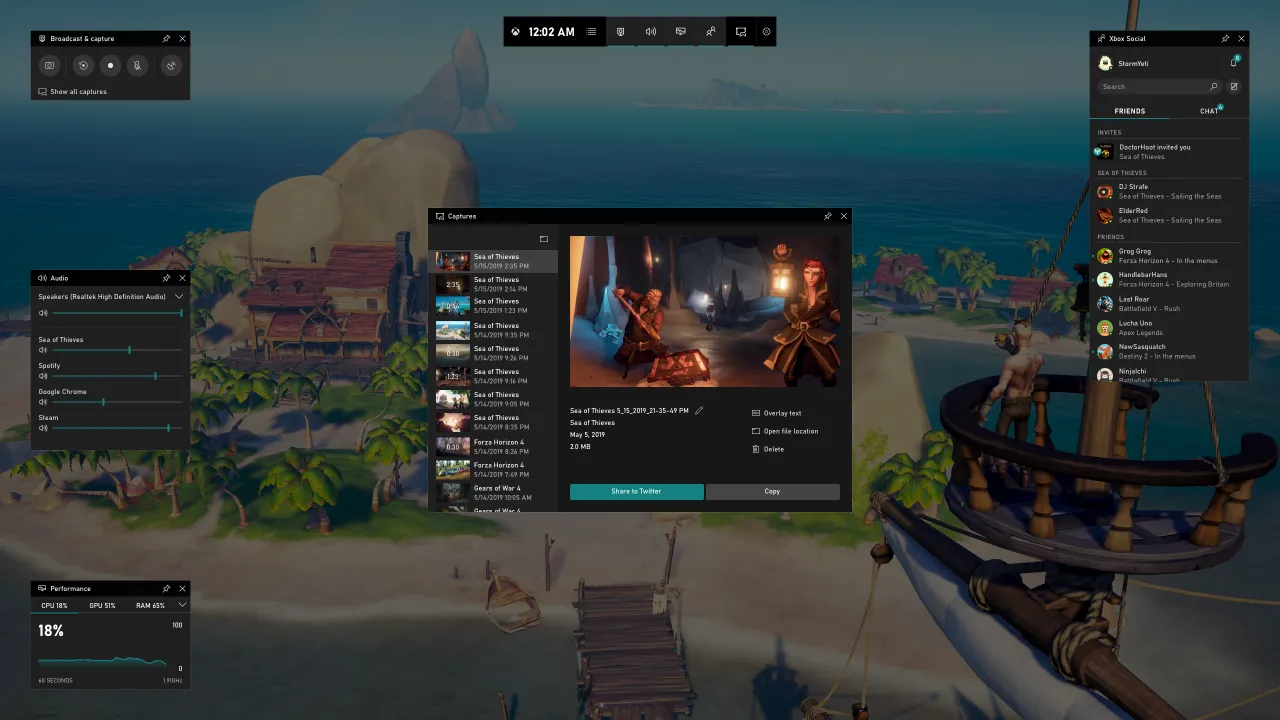
Task: Click Show all captures
Action: tap(77, 91)
